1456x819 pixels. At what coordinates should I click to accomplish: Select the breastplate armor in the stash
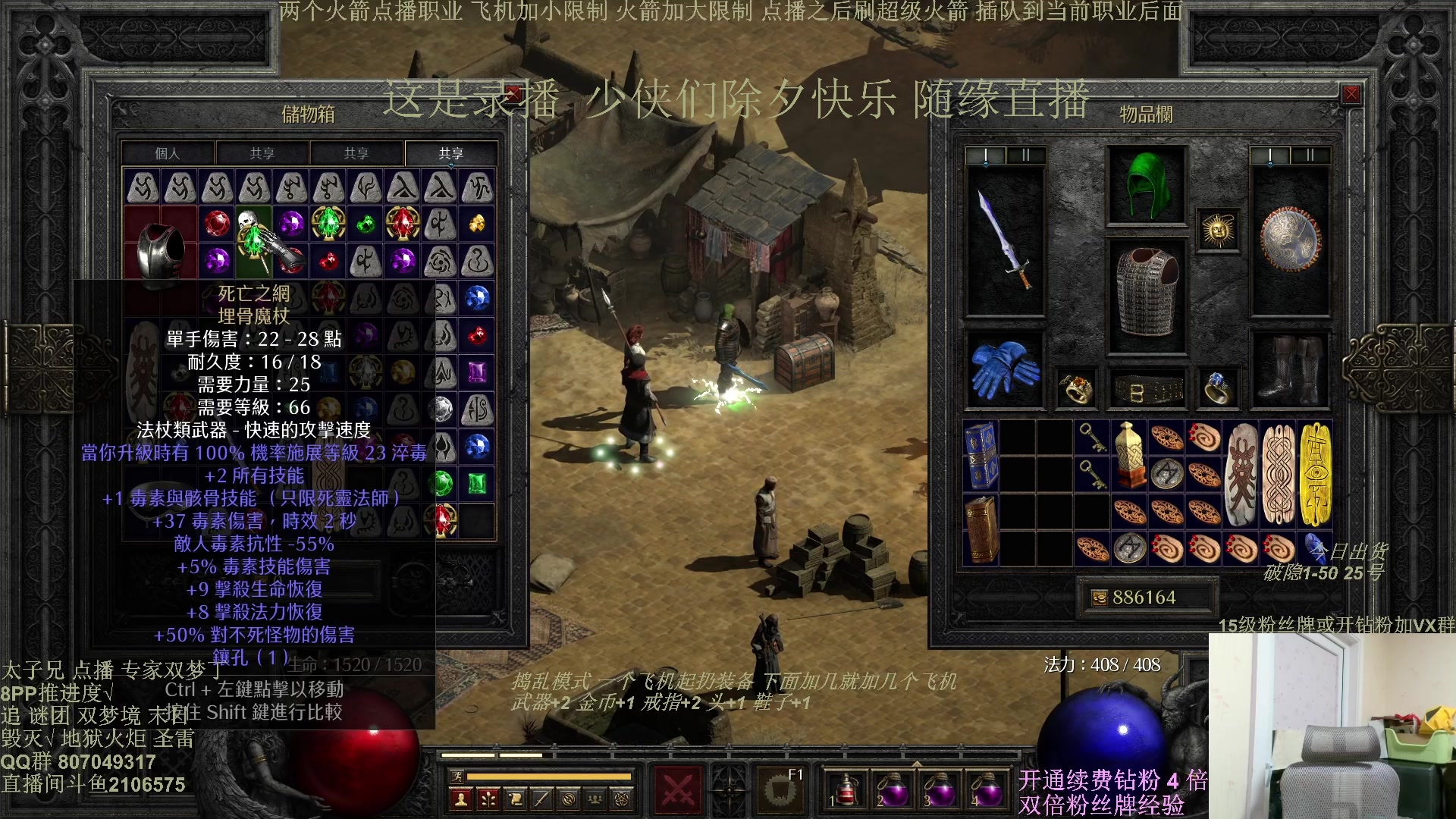[x=160, y=250]
